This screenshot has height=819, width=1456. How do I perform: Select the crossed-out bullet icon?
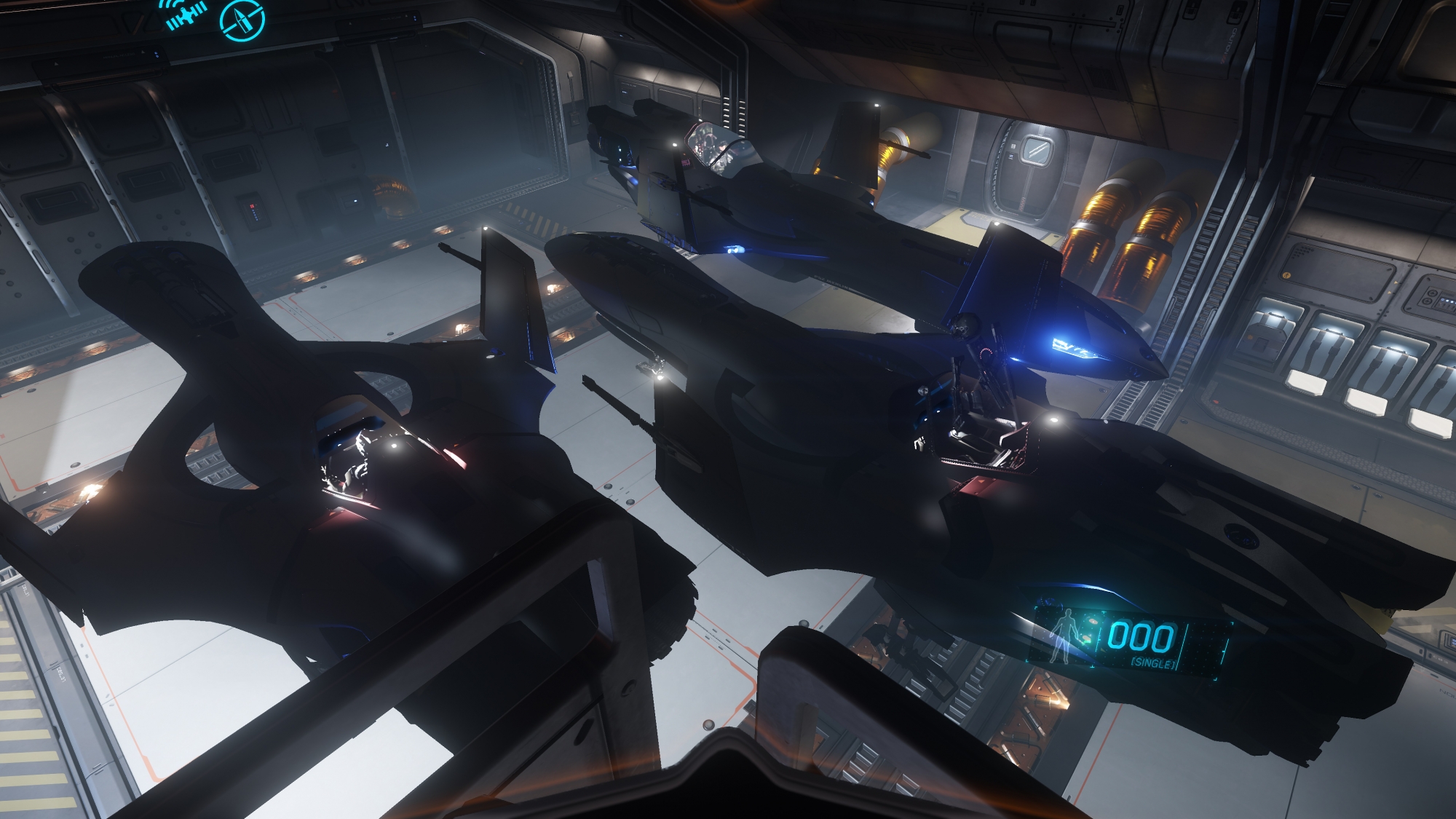tap(242, 19)
